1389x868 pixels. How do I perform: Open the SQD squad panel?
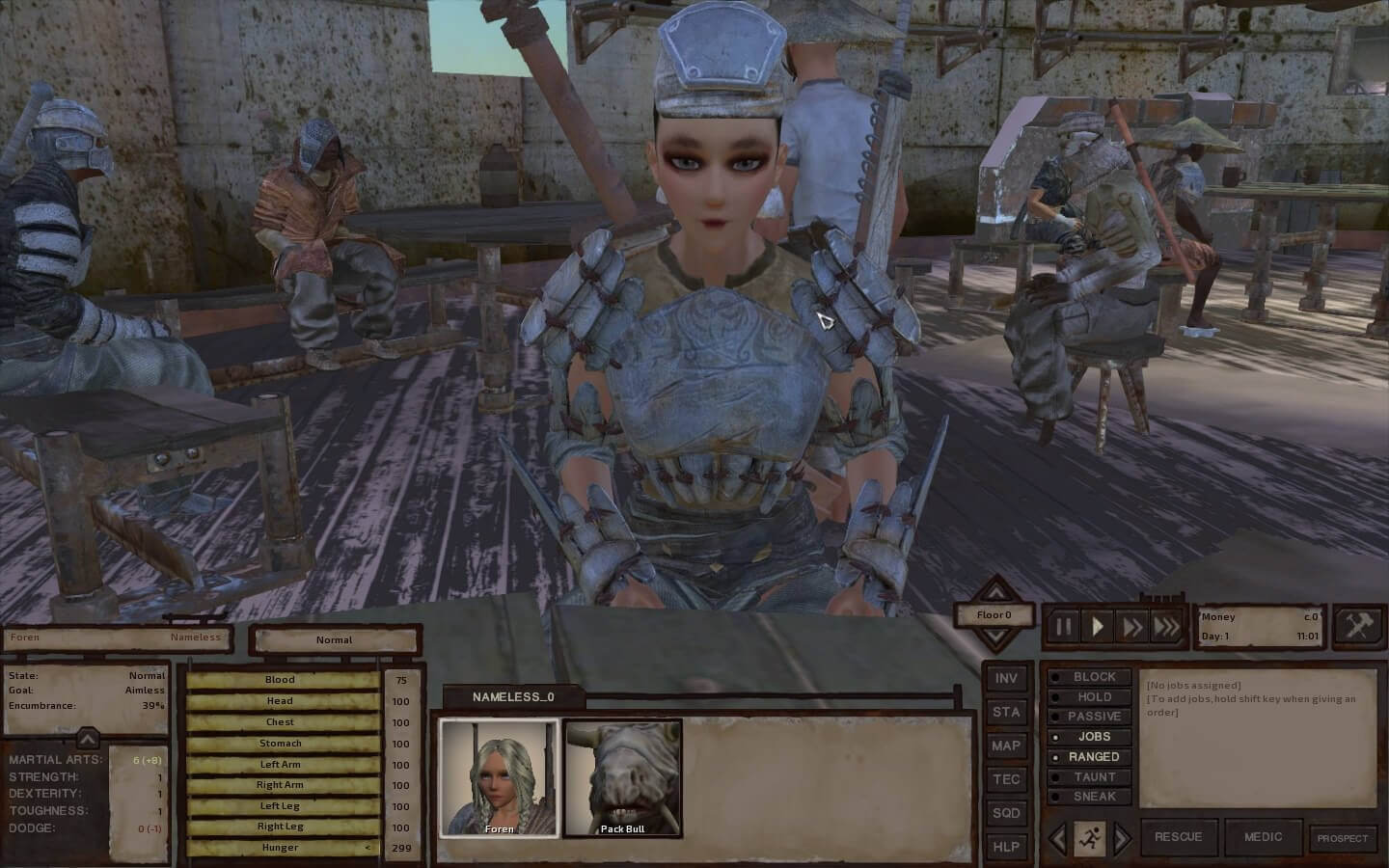[1006, 813]
